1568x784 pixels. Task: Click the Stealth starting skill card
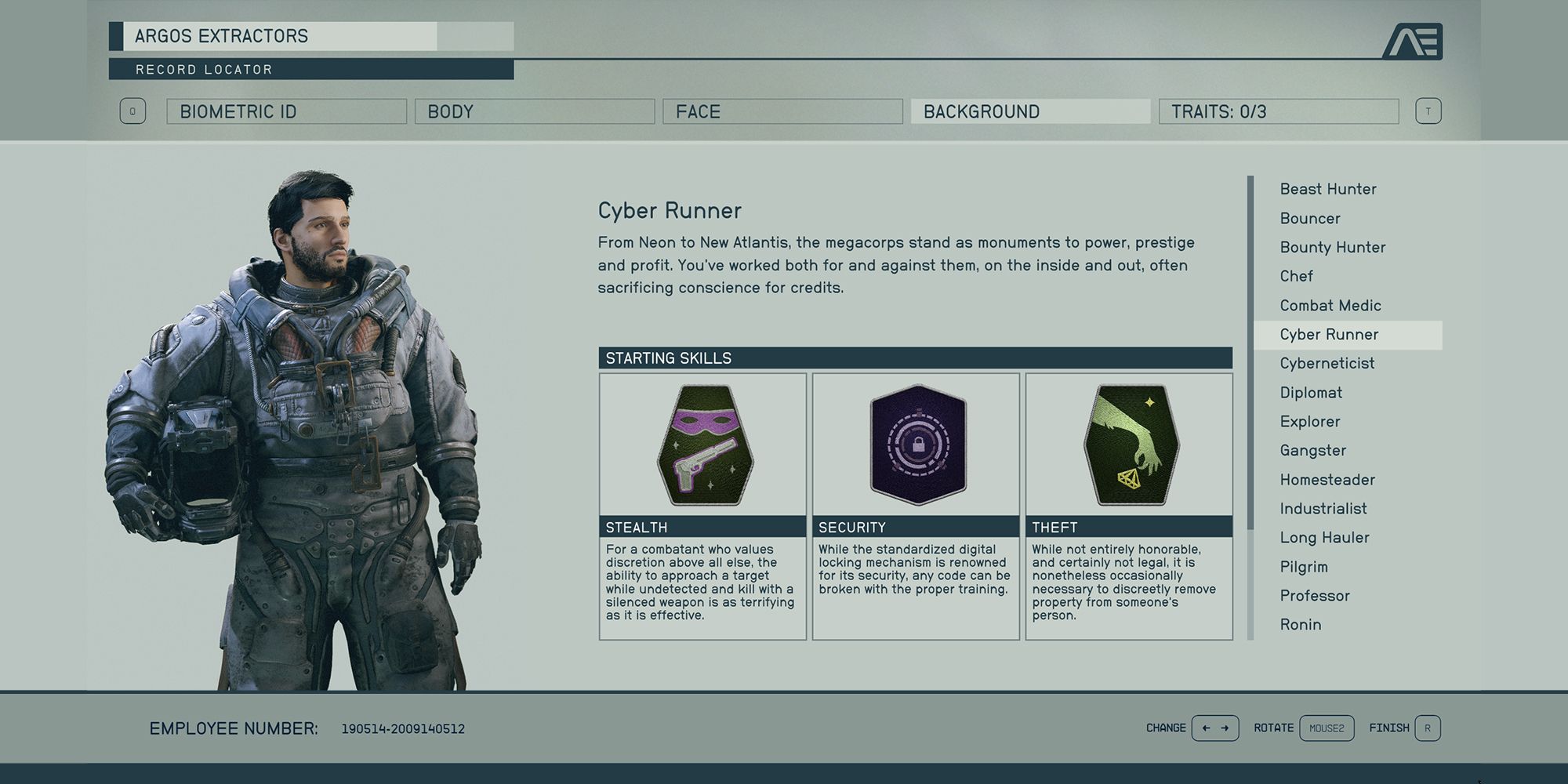(x=702, y=506)
